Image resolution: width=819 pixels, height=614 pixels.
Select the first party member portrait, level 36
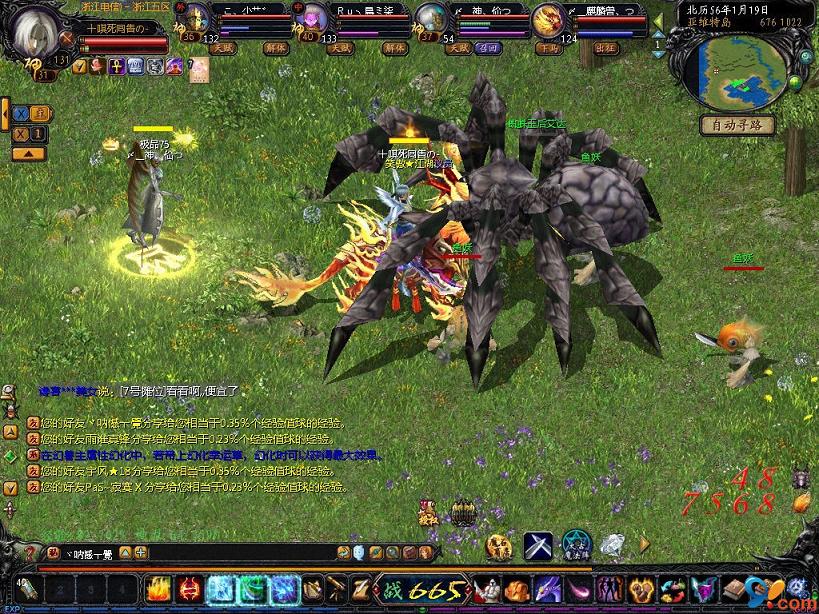196,18
